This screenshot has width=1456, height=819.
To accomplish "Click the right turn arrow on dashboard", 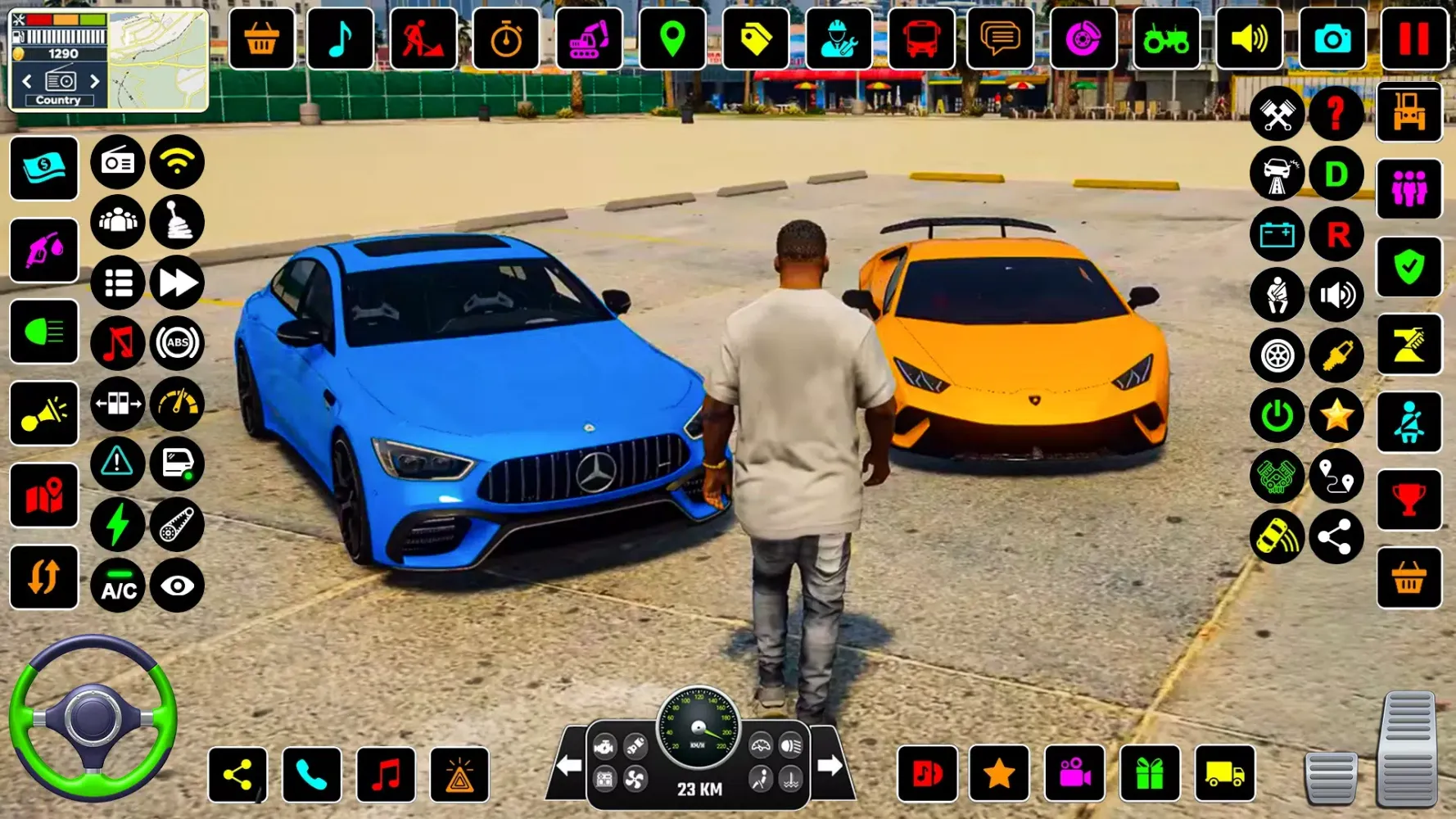I will point(830,766).
